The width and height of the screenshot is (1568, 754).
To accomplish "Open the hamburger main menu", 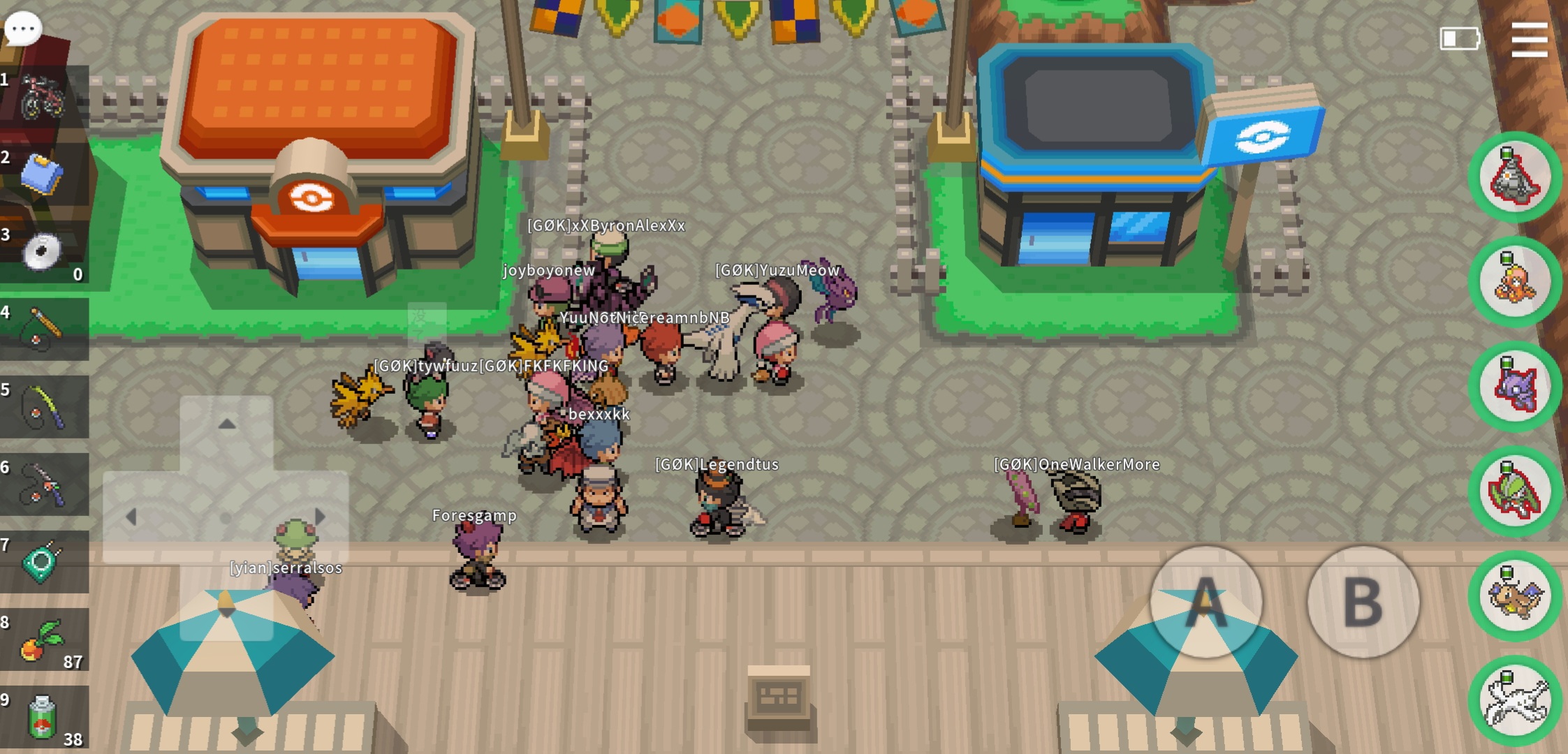I will (x=1529, y=40).
